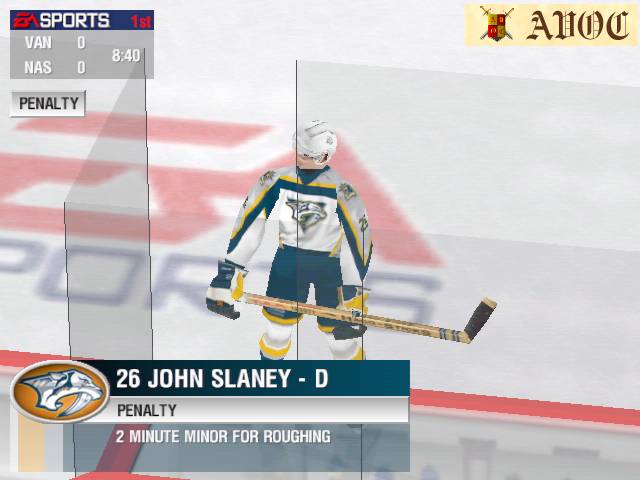Click the John Slaney player name banner
The width and height of the screenshot is (640, 480).
coord(222,379)
